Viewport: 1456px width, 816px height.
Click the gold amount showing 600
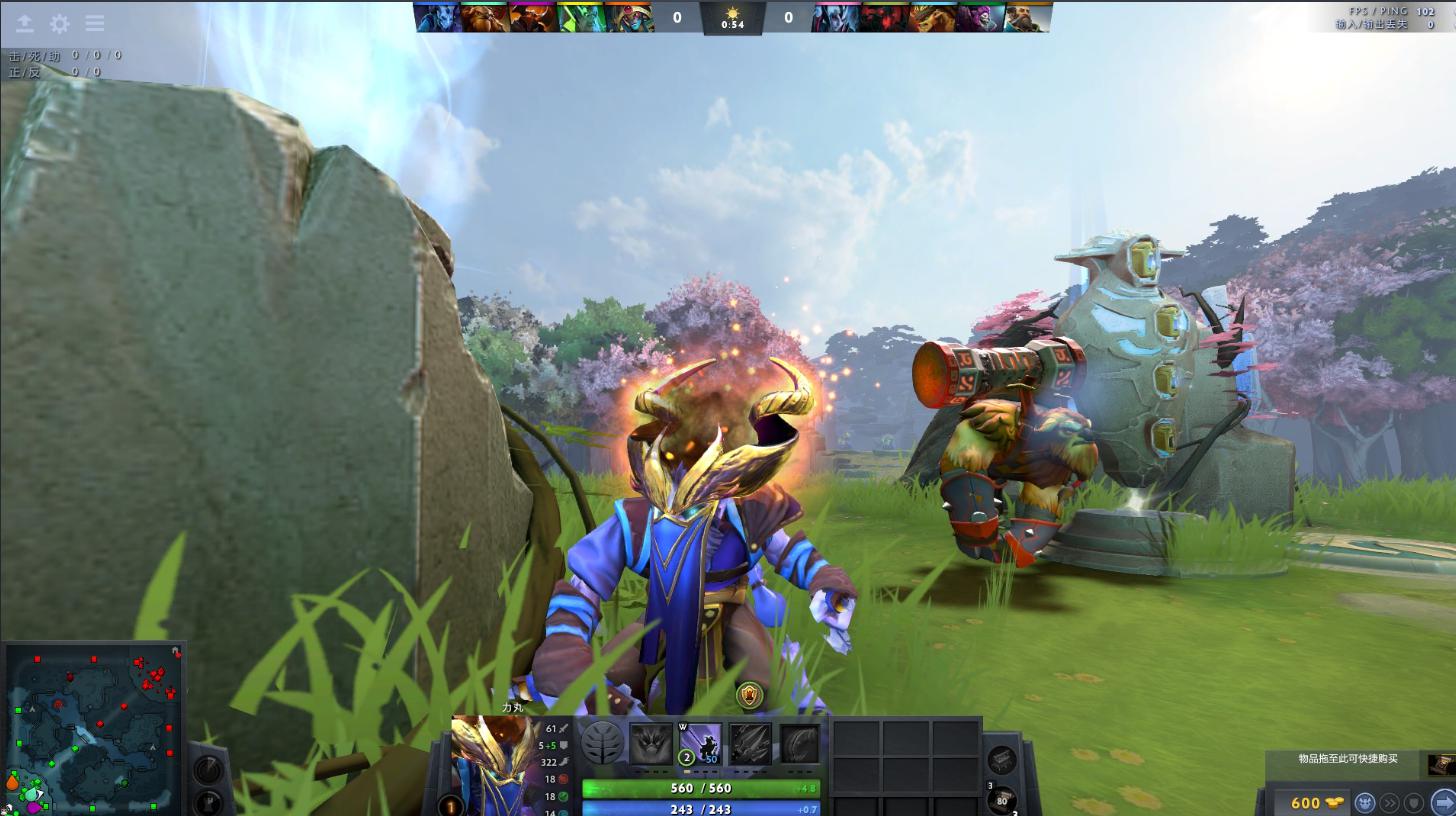pyautogui.click(x=1304, y=802)
